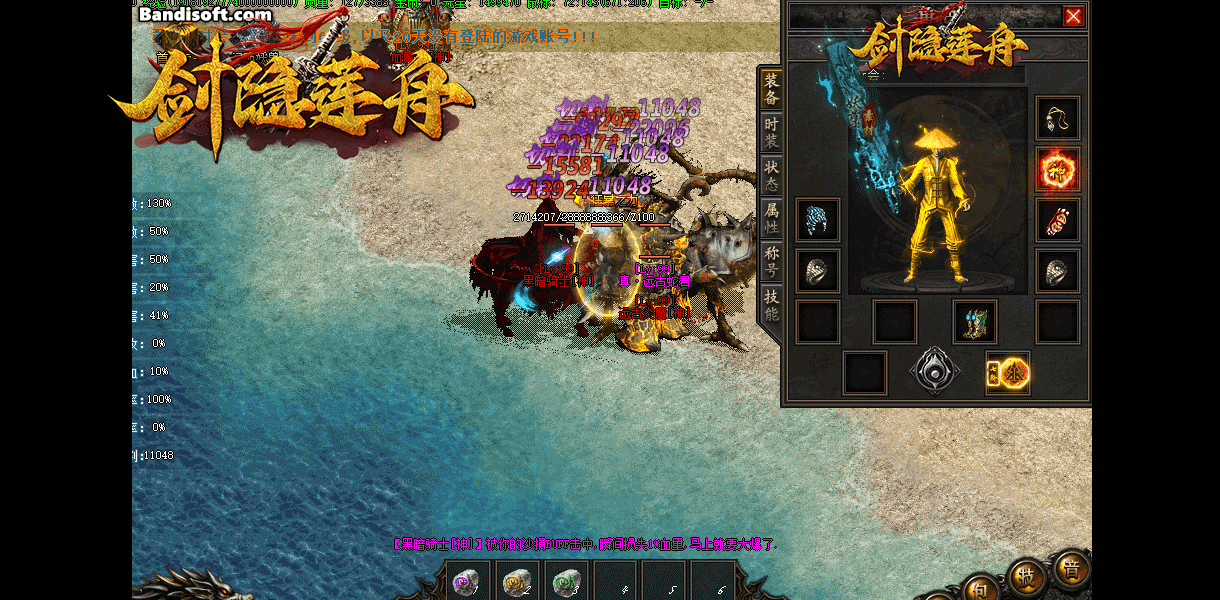Use the green scroll in hotbar slot 3
1220x600 pixels.
565,581
